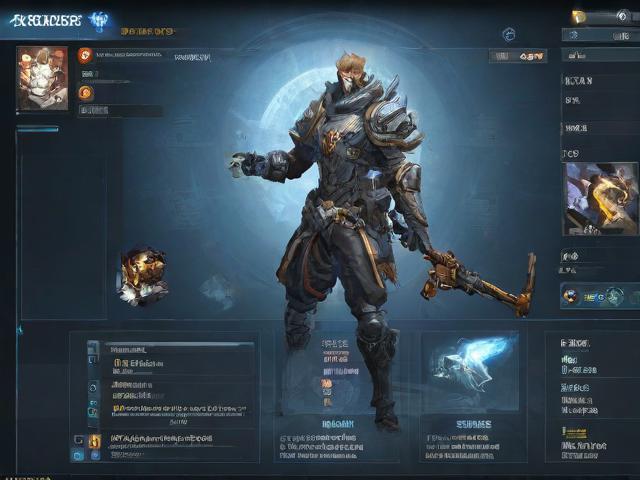Click the gold coin icon in the top-right bar
This screenshot has height=480, width=640.
pos(578,17)
